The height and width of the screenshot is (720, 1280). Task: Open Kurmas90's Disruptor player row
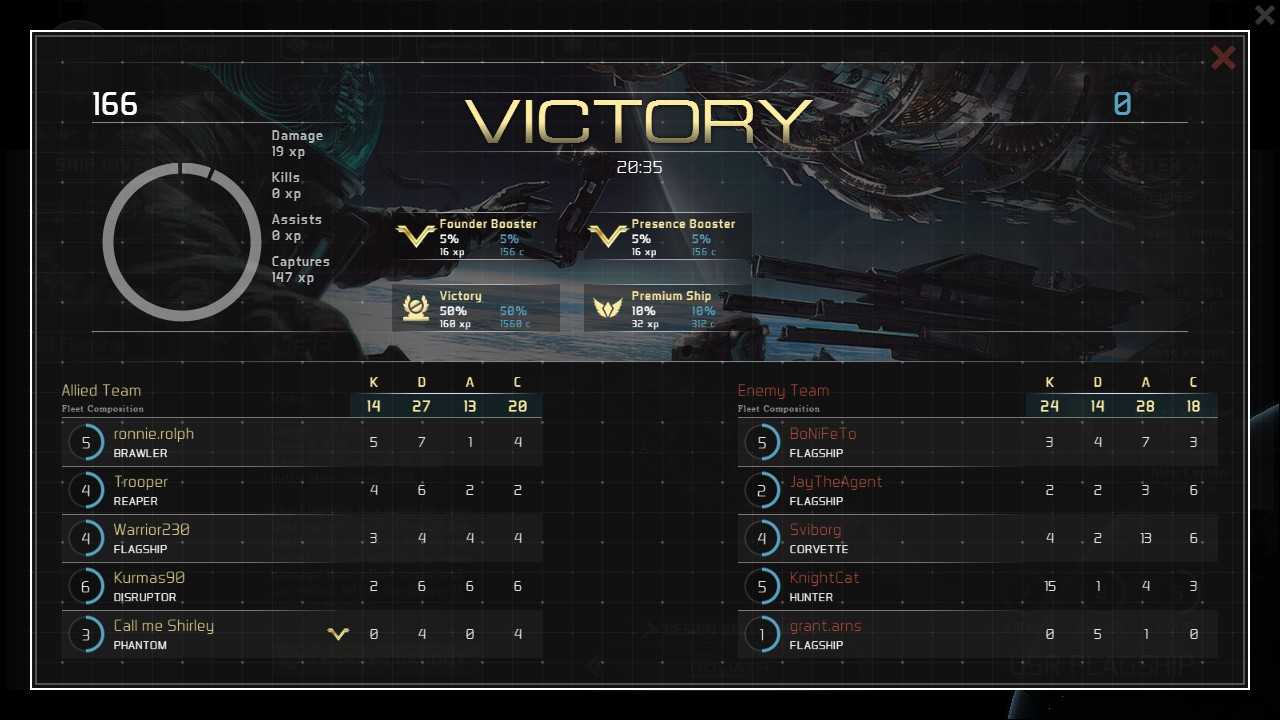click(301, 586)
